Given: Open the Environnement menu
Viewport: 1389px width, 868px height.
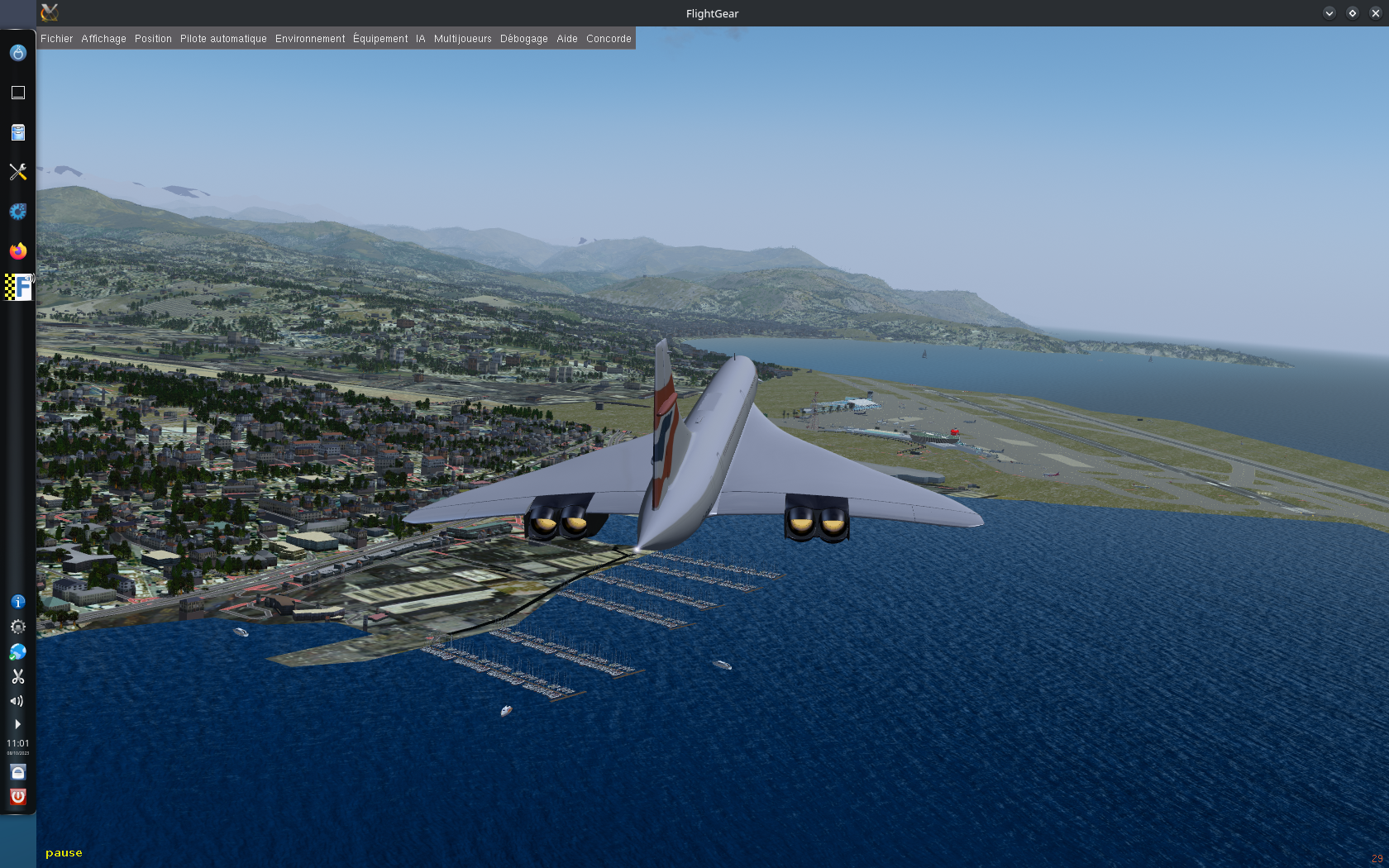Looking at the screenshot, I should (310, 39).
